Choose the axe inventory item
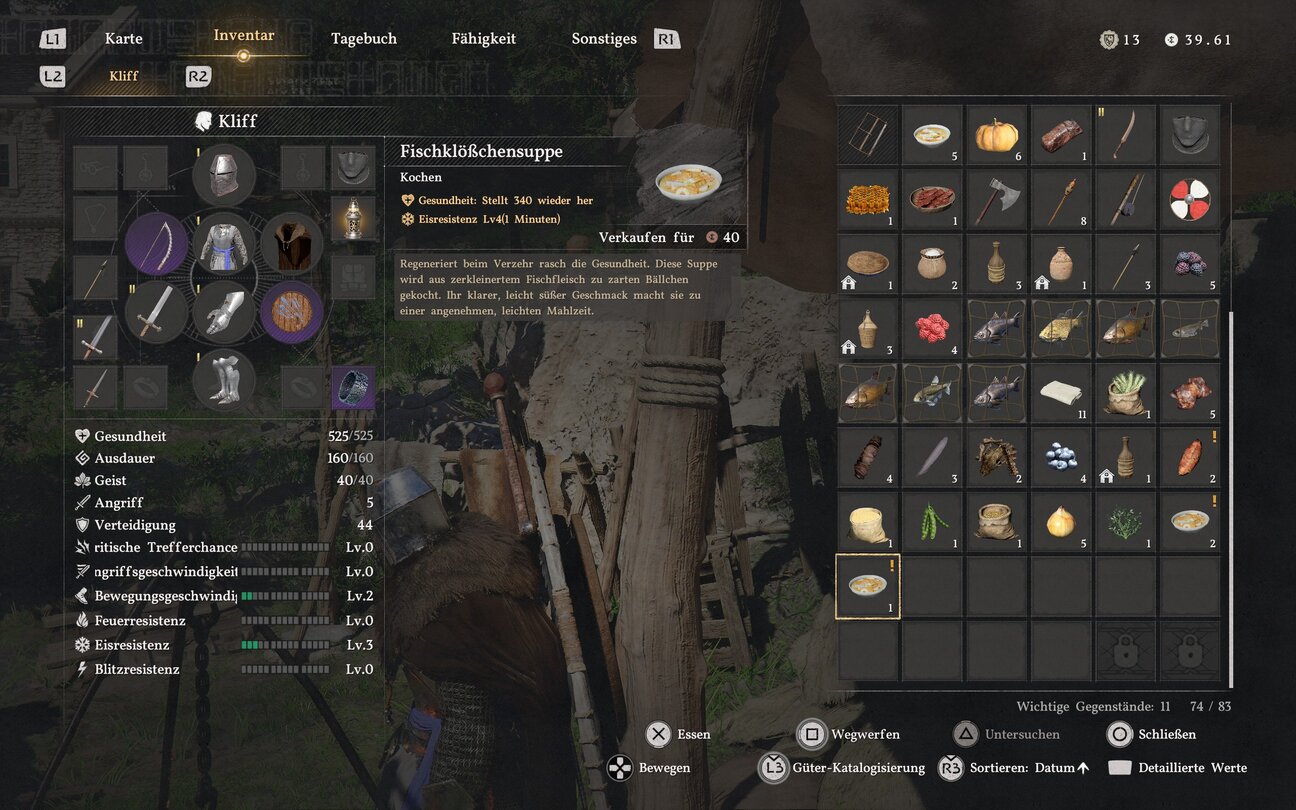This screenshot has width=1296, height=810. (997, 199)
